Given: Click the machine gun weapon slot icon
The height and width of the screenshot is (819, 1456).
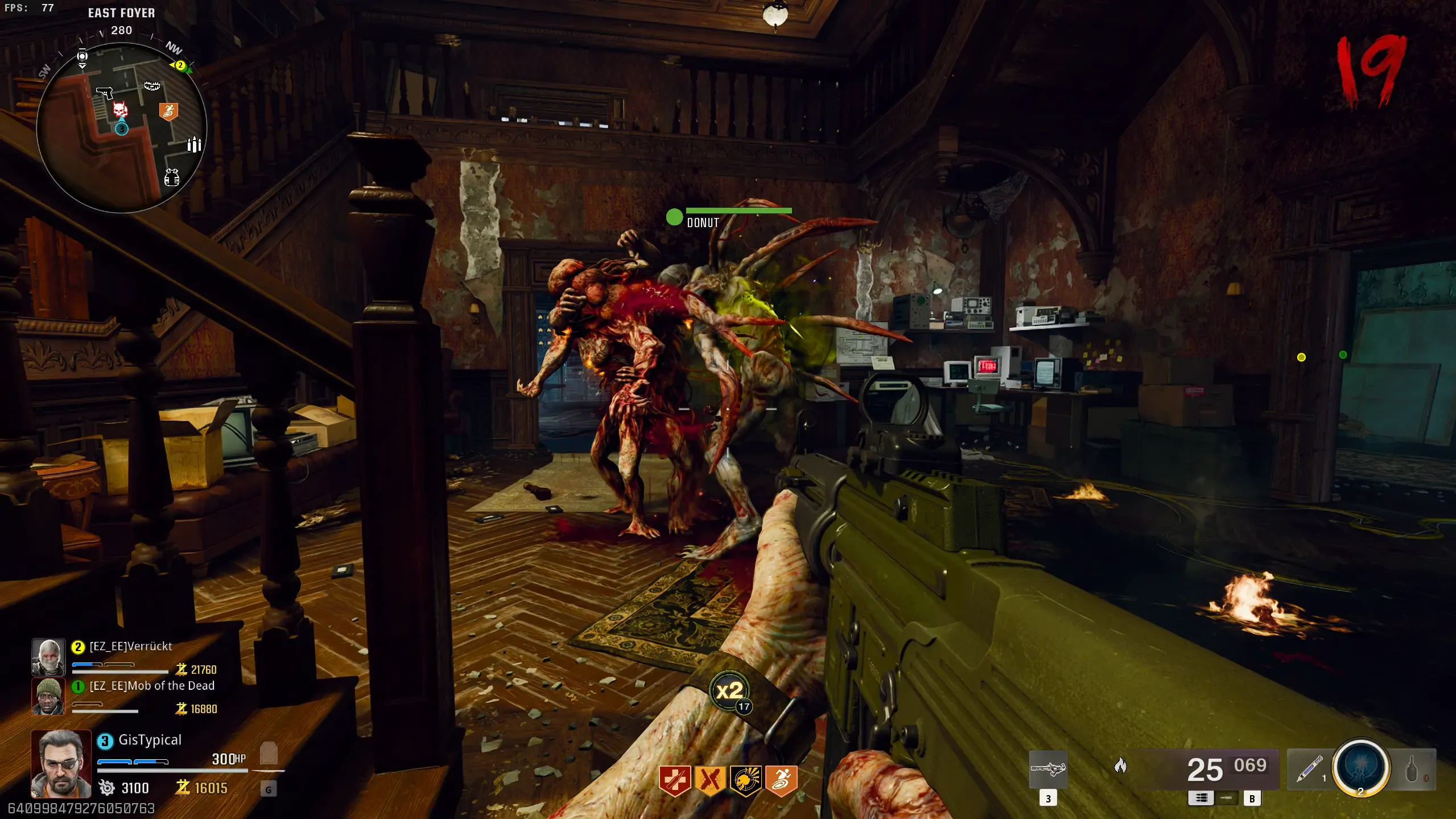Looking at the screenshot, I should click(1048, 769).
